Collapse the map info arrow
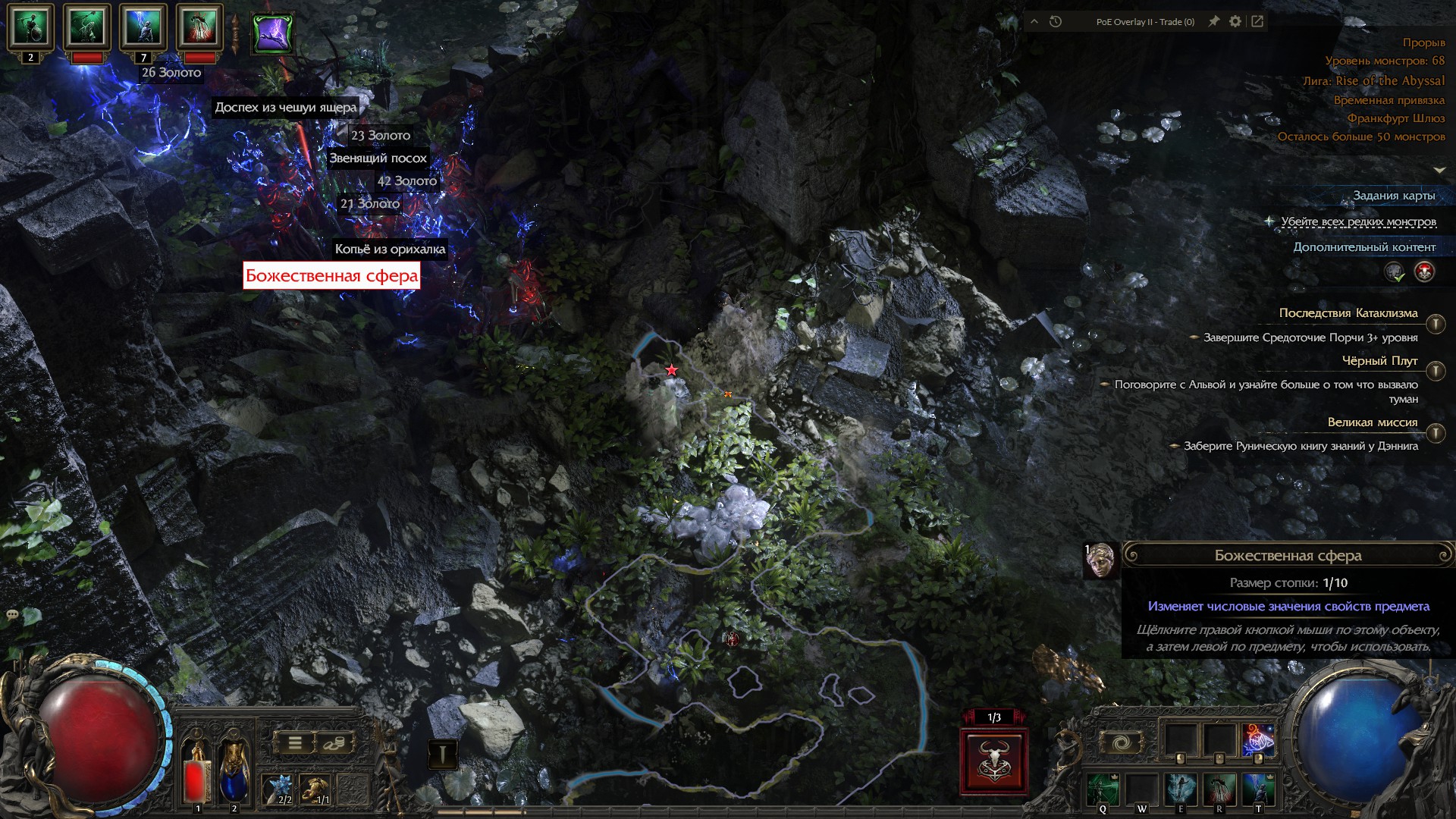The width and height of the screenshot is (1456, 819). (x=1439, y=170)
